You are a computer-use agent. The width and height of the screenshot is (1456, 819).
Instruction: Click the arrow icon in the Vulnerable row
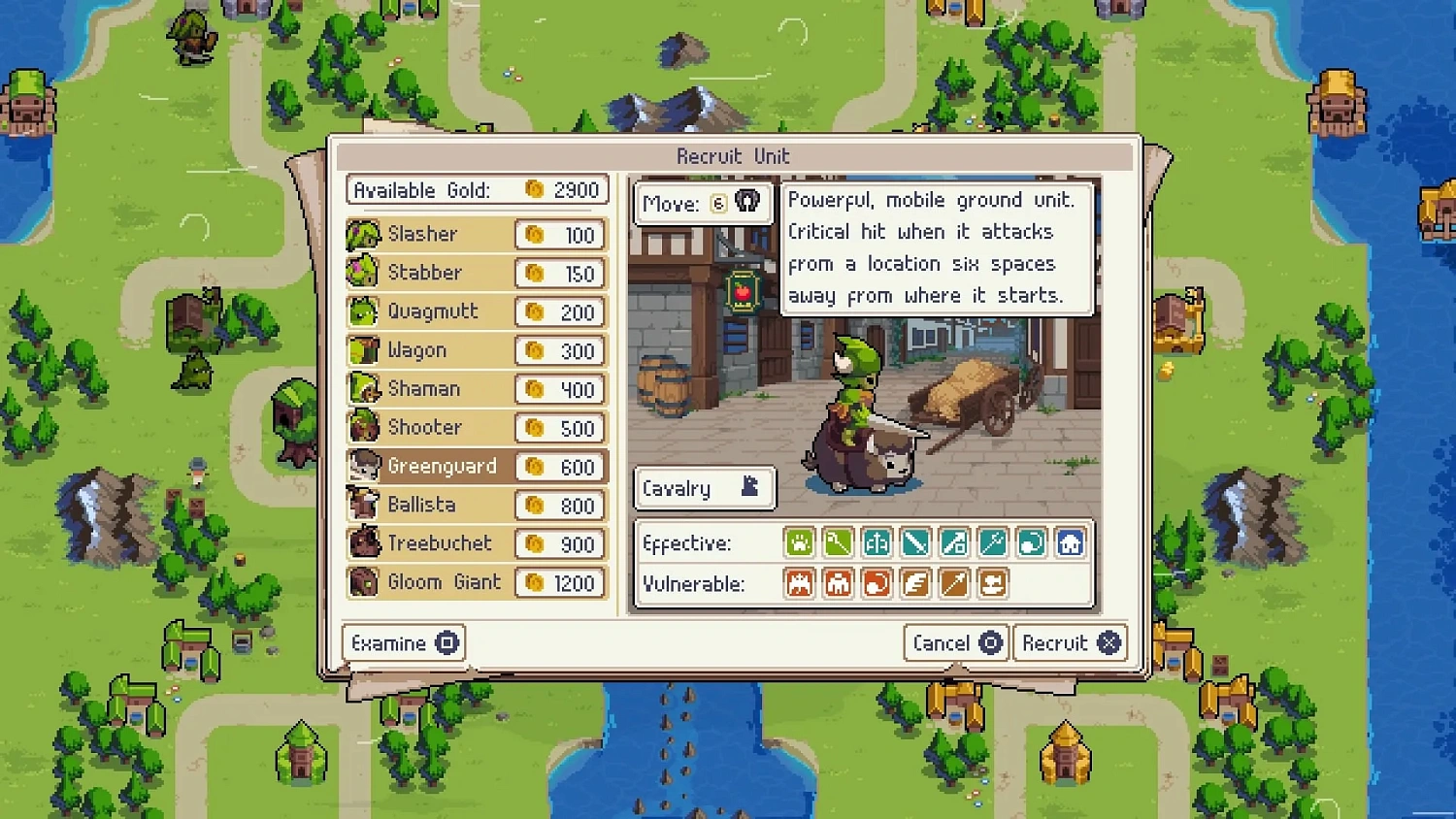coord(954,583)
